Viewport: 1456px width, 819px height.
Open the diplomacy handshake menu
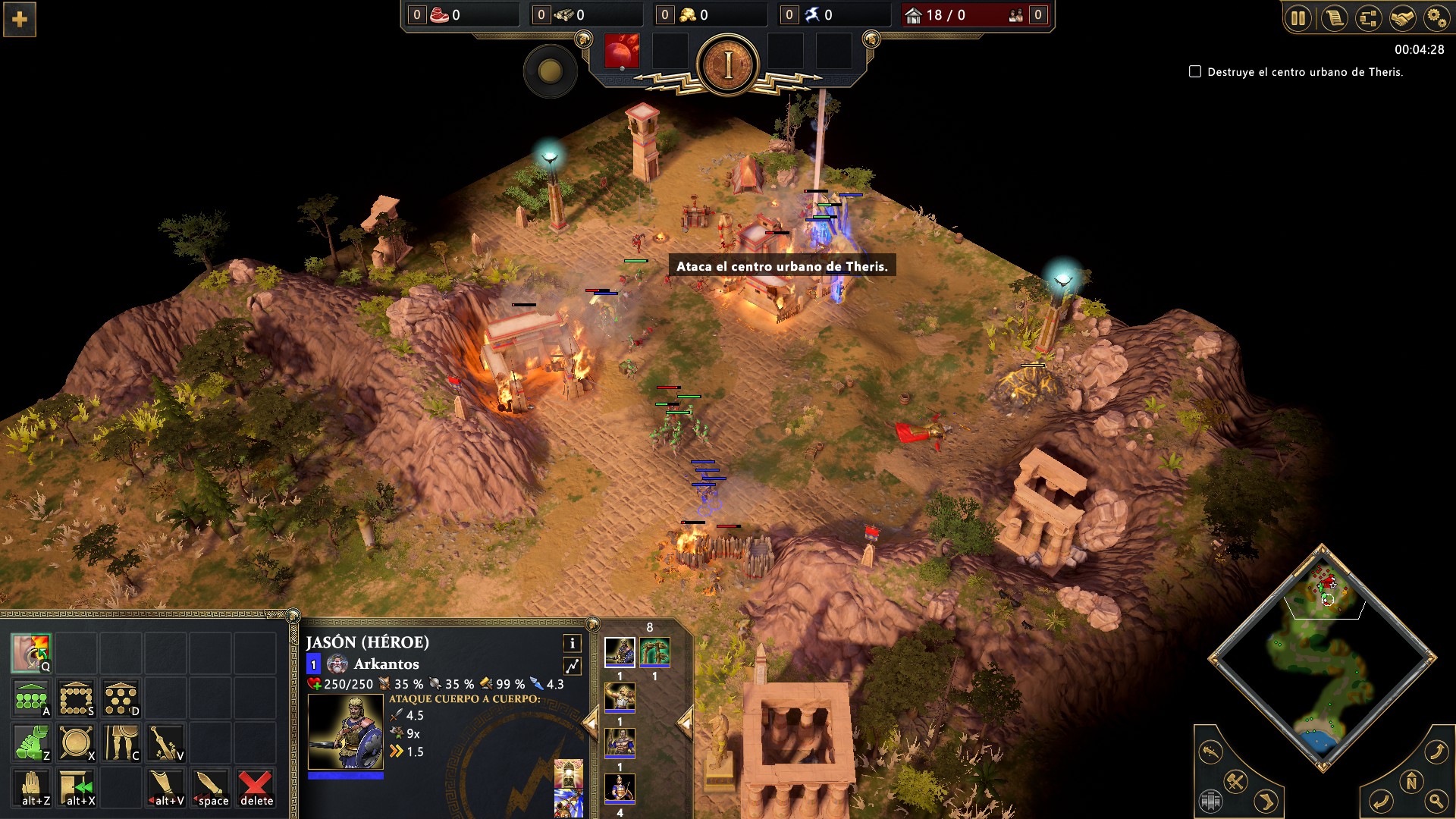click(1403, 18)
